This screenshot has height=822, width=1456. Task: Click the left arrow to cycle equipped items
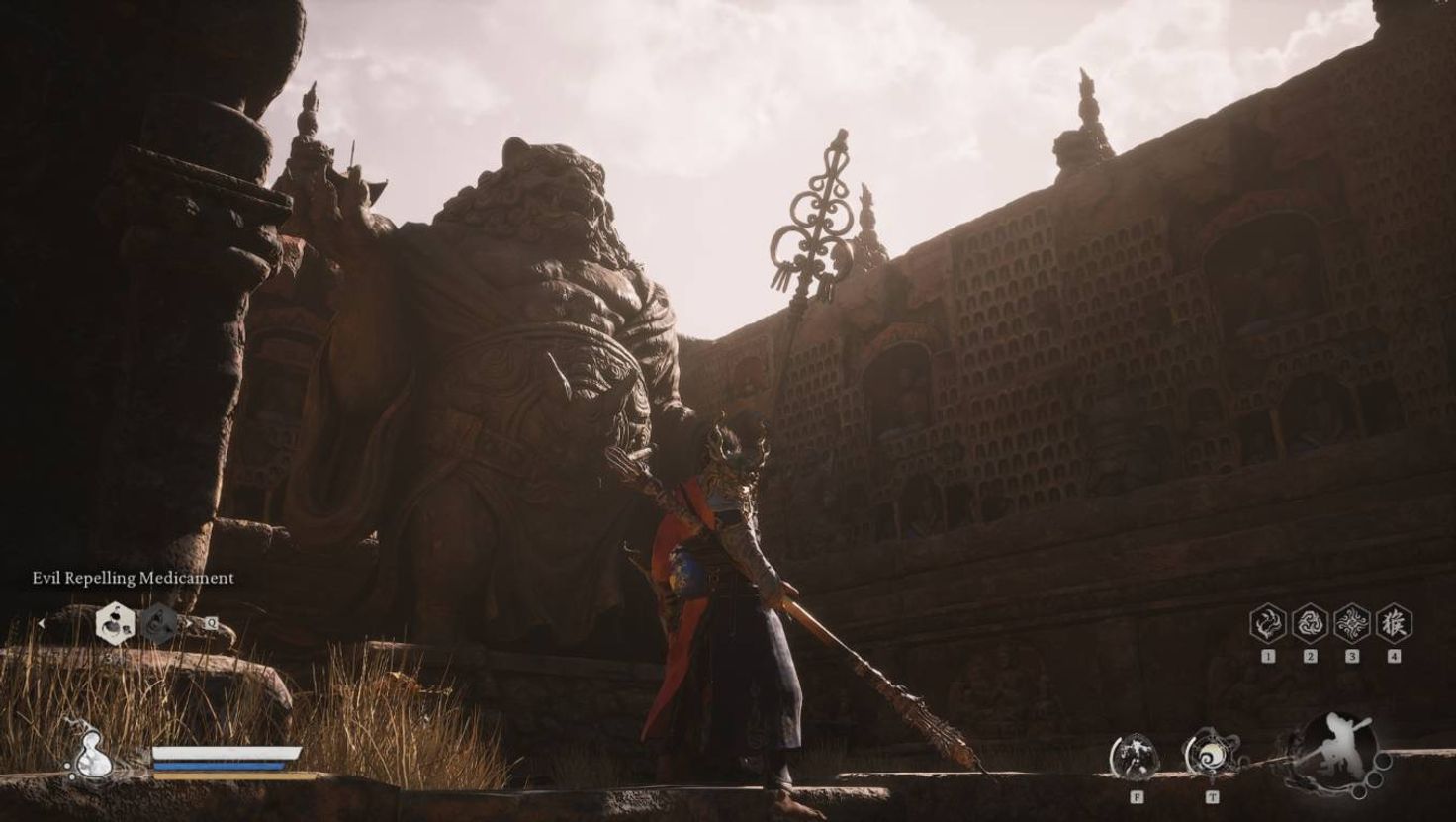(43, 622)
